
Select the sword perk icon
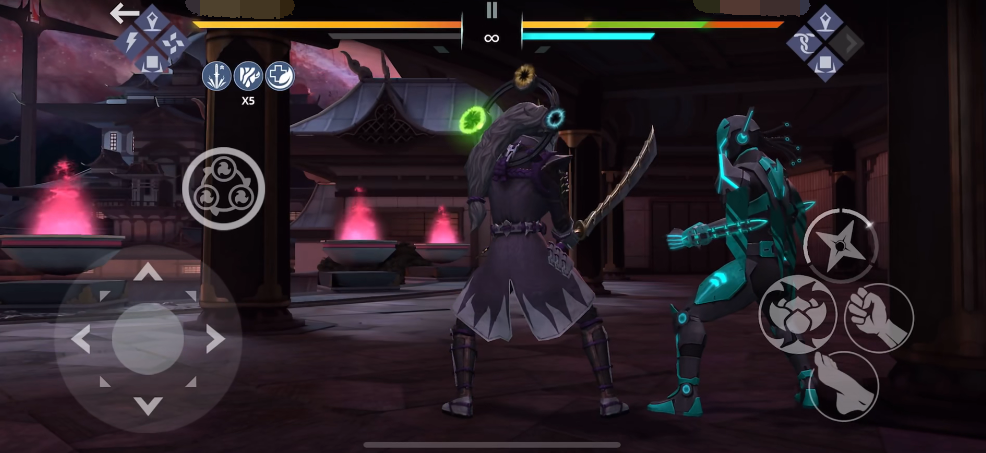click(216, 75)
